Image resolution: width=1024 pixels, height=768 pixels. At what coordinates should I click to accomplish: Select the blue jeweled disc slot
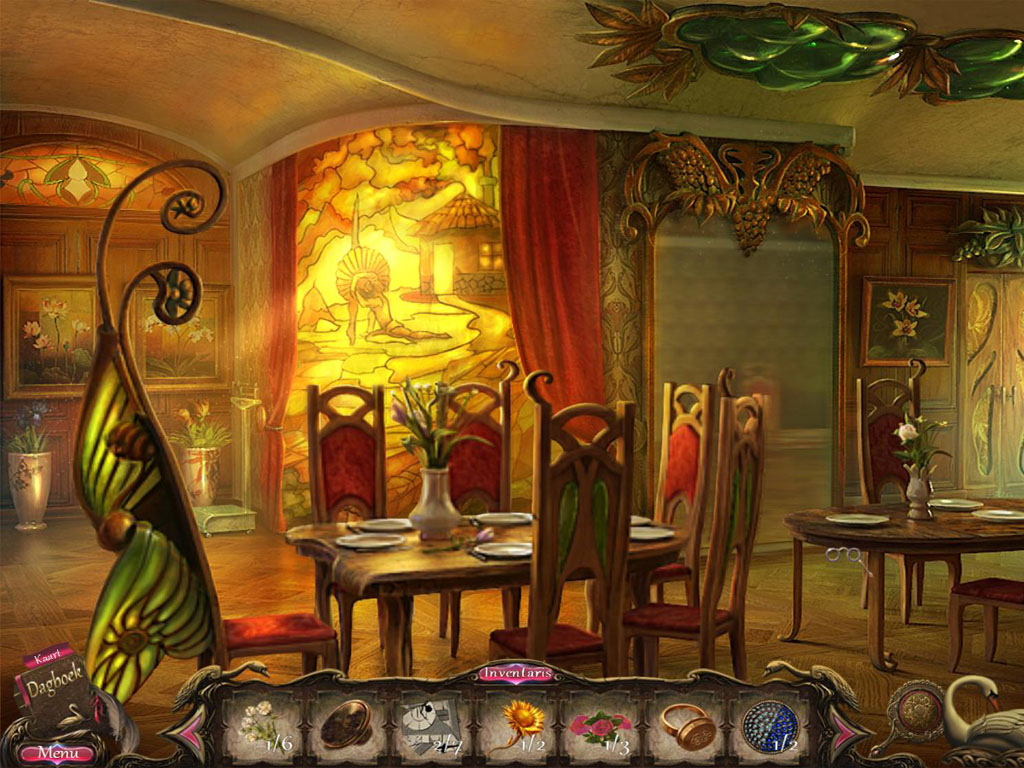(769, 723)
